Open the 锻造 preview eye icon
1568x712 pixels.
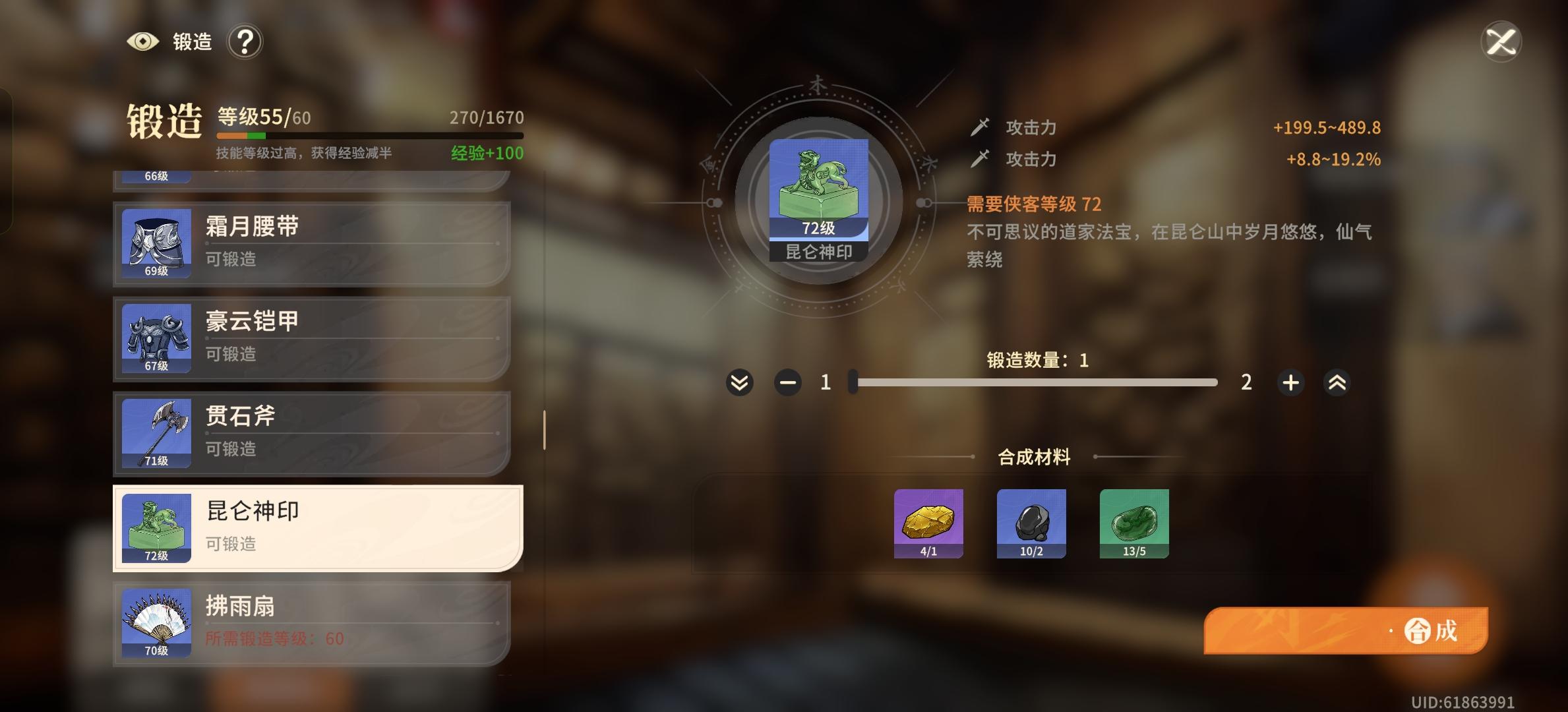(142, 41)
